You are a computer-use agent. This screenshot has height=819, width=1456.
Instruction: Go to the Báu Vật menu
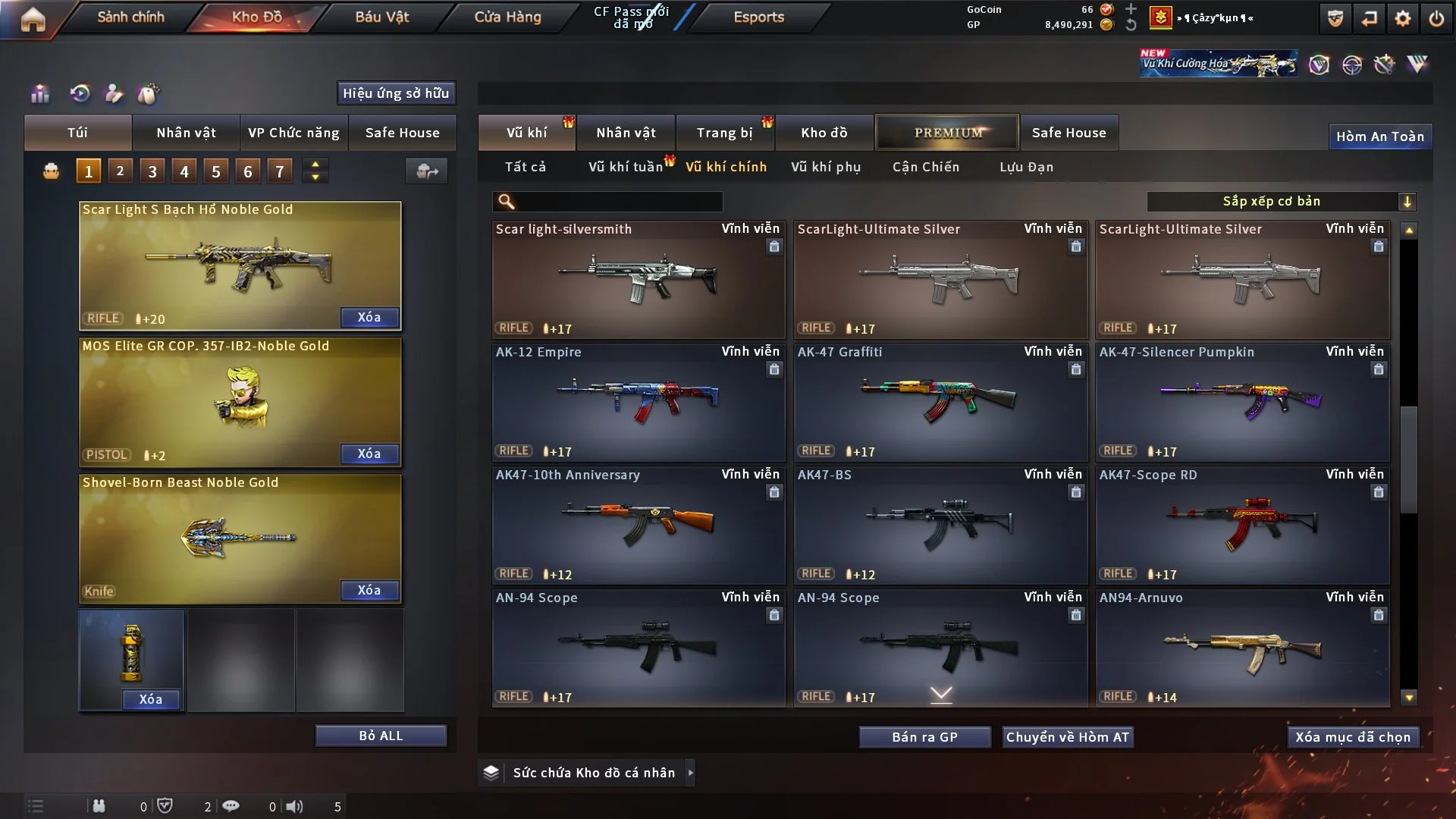(x=381, y=17)
